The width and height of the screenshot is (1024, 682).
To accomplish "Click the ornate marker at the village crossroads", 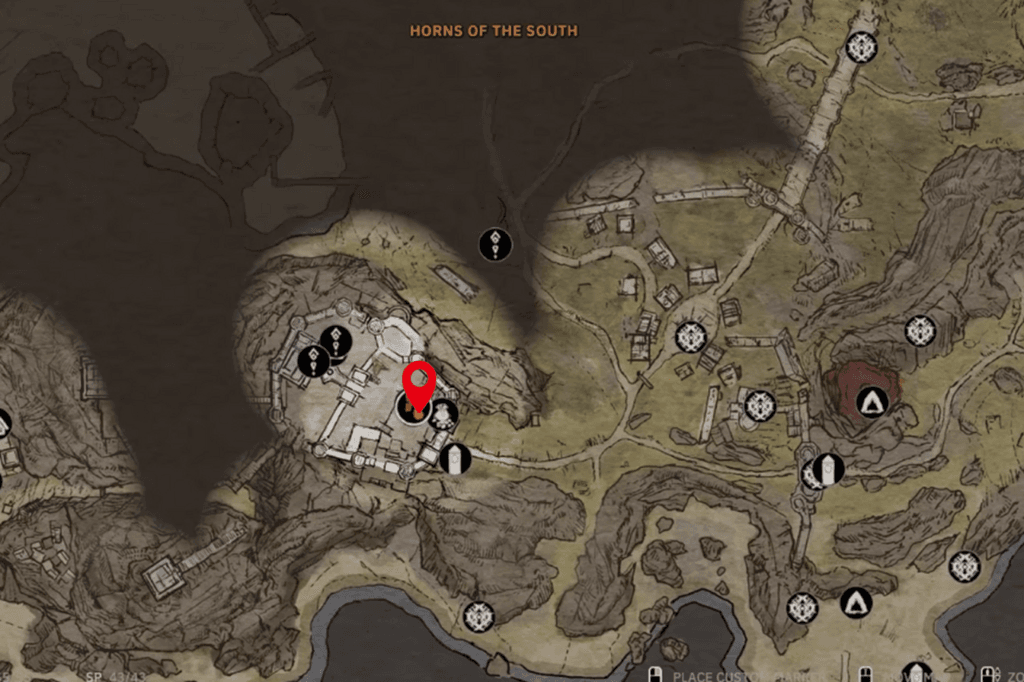I will pos(690,337).
